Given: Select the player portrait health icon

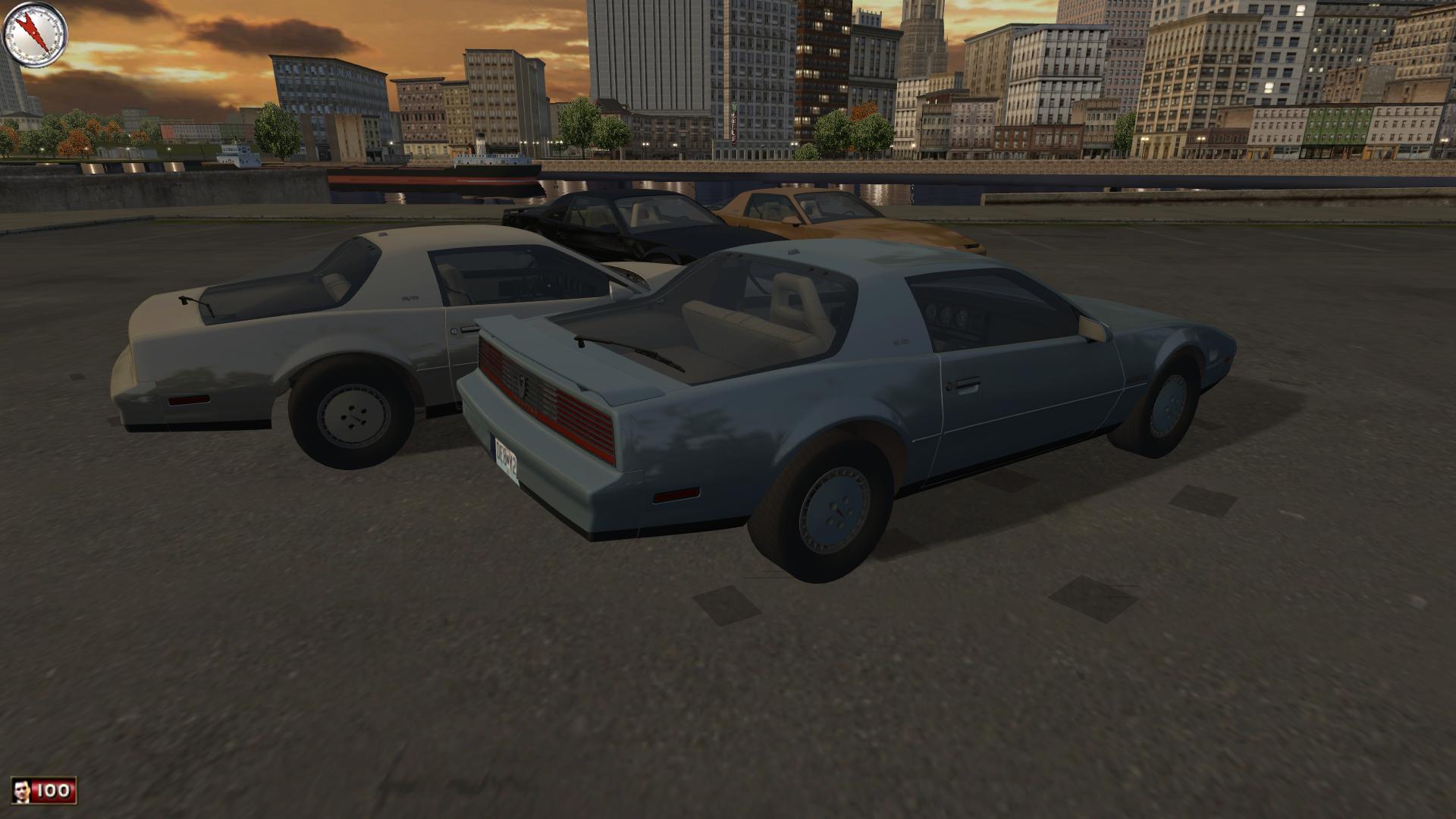Looking at the screenshot, I should coord(24,792).
